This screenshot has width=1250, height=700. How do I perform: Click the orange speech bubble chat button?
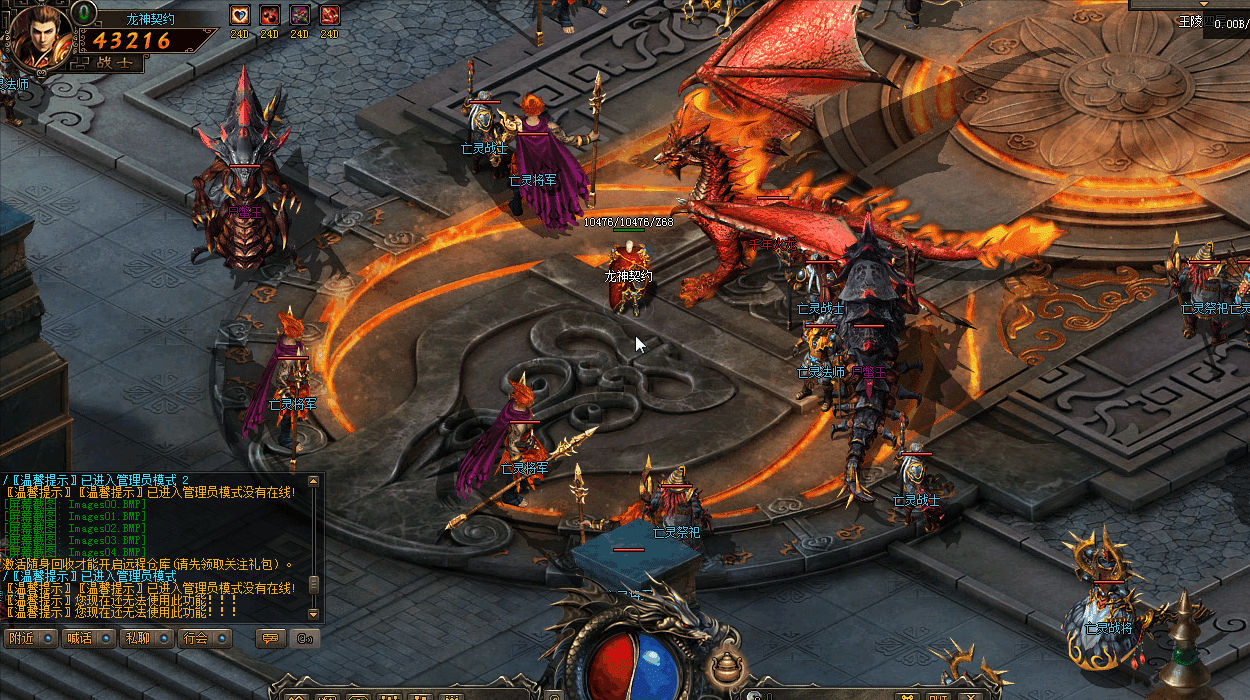[270, 638]
